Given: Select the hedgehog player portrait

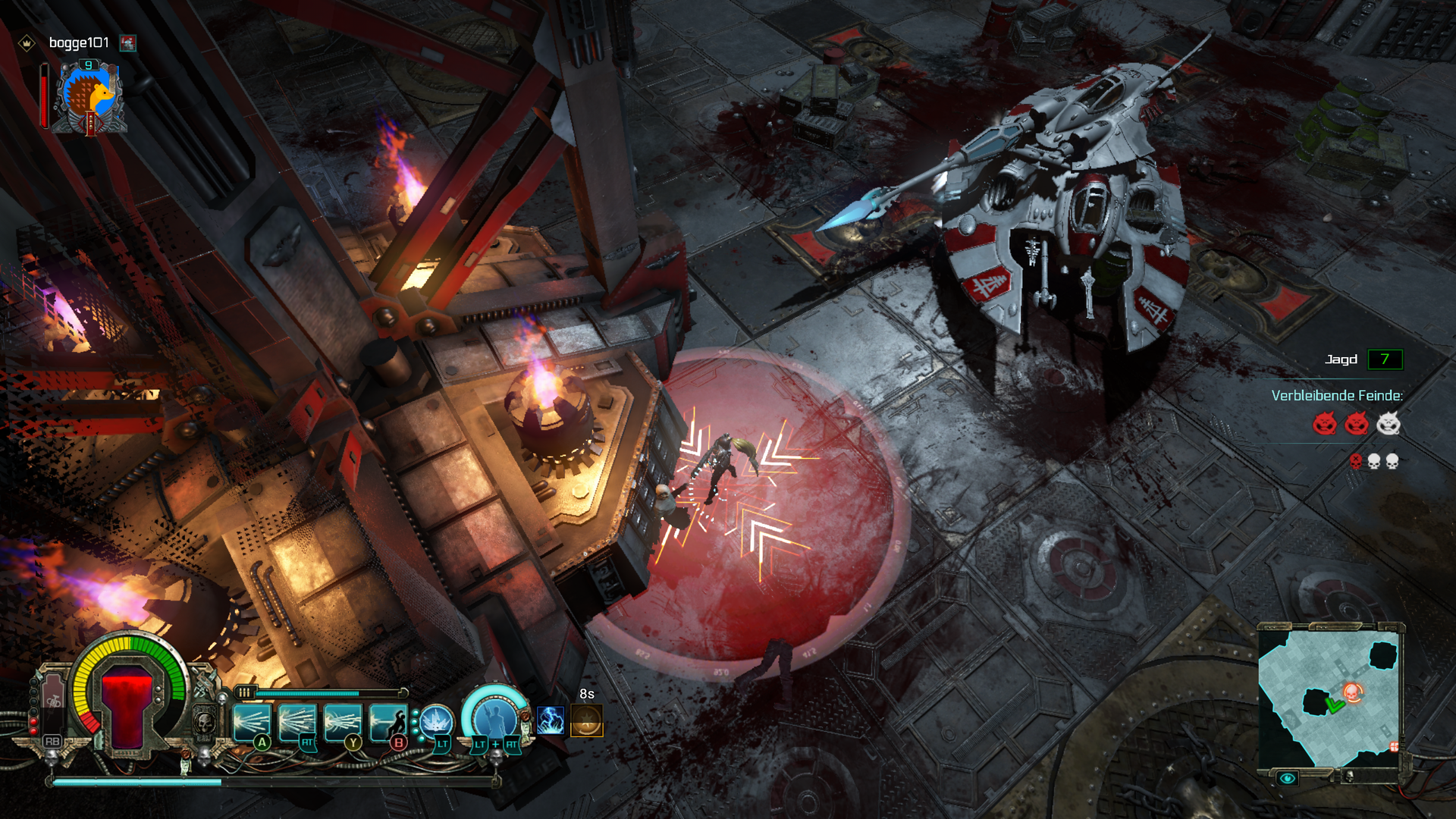Looking at the screenshot, I should point(89,99).
